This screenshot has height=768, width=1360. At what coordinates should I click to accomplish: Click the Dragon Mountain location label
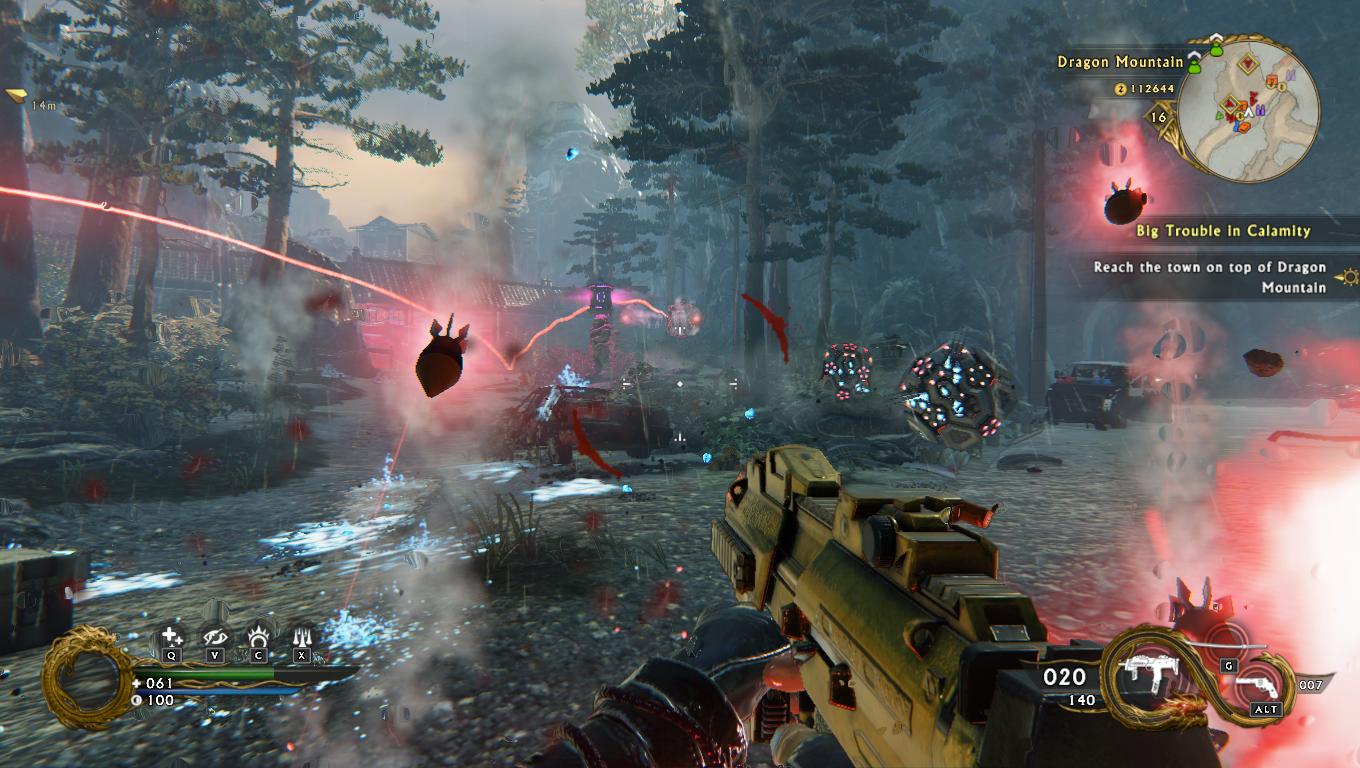(1120, 62)
